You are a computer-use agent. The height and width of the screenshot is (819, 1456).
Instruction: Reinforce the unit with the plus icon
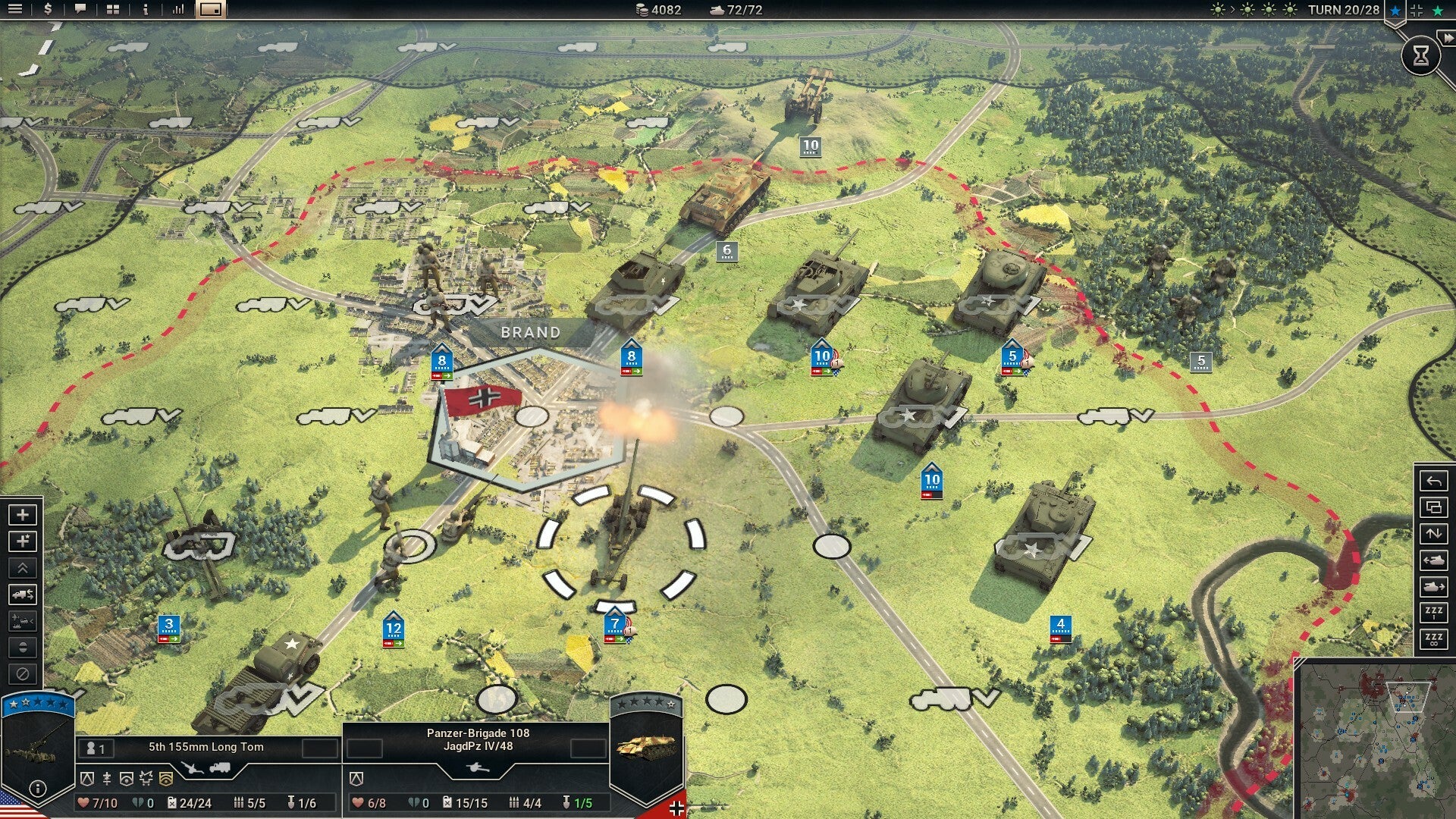point(23,515)
